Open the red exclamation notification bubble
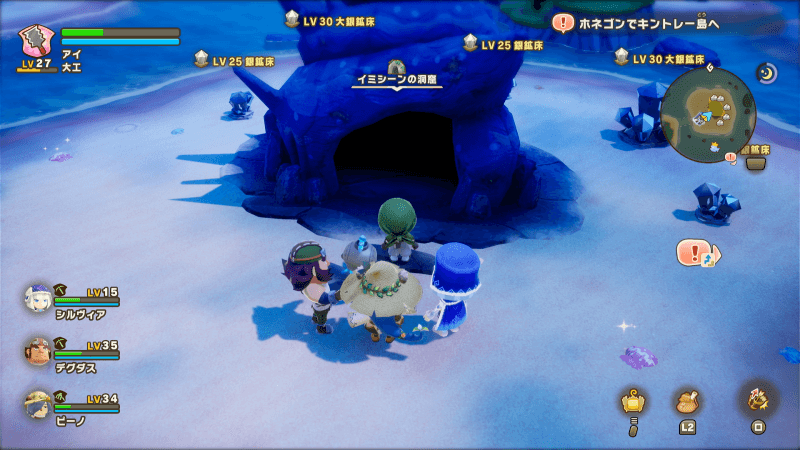Viewport: 800px width, 450px height. pos(694,252)
